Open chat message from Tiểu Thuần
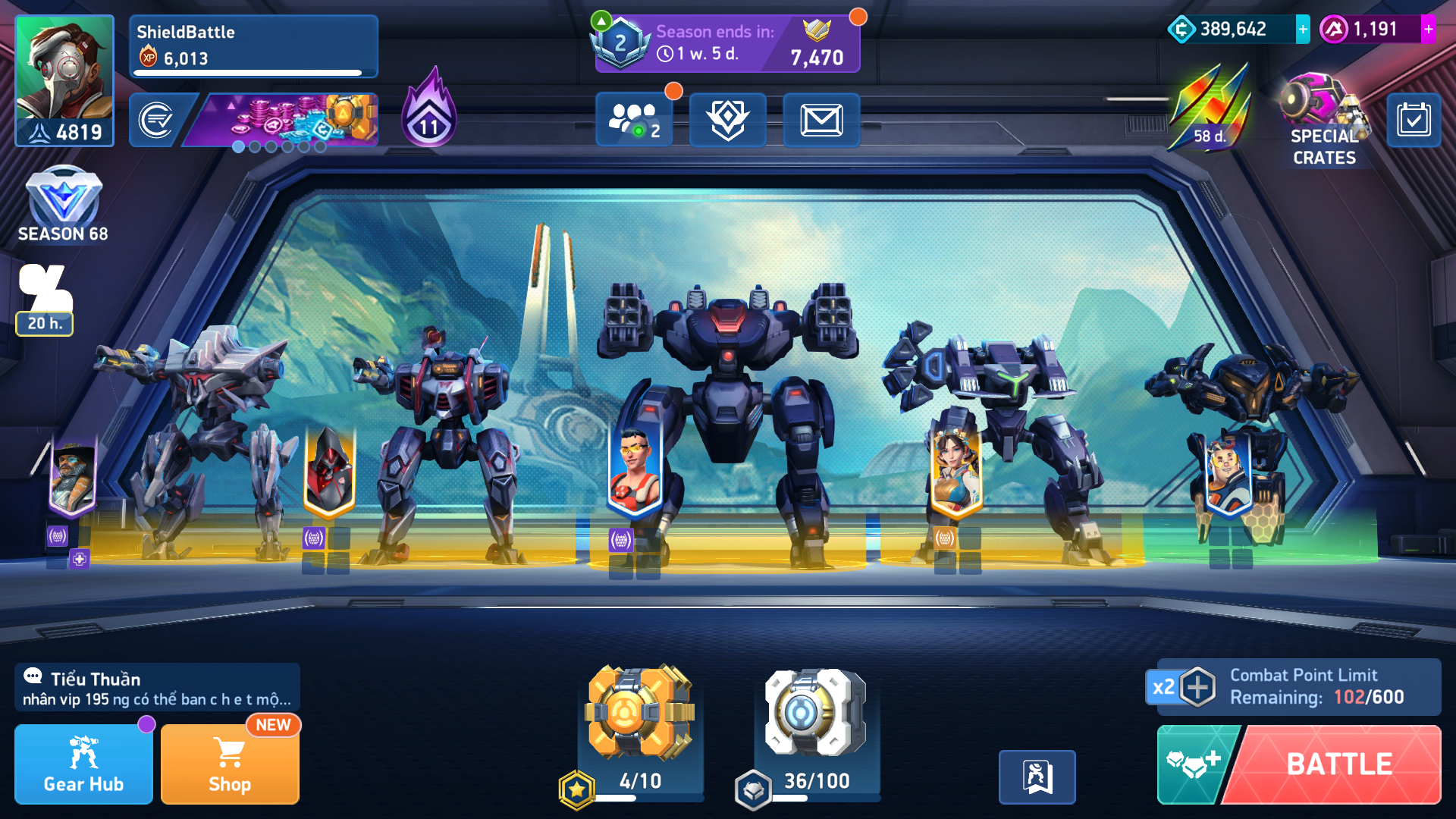Image resolution: width=1456 pixels, height=819 pixels. [157, 688]
